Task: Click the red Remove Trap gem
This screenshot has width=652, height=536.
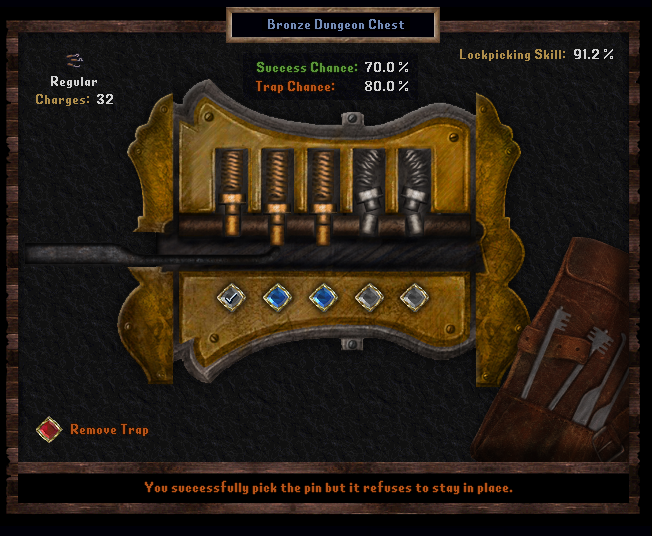Action: tap(49, 430)
